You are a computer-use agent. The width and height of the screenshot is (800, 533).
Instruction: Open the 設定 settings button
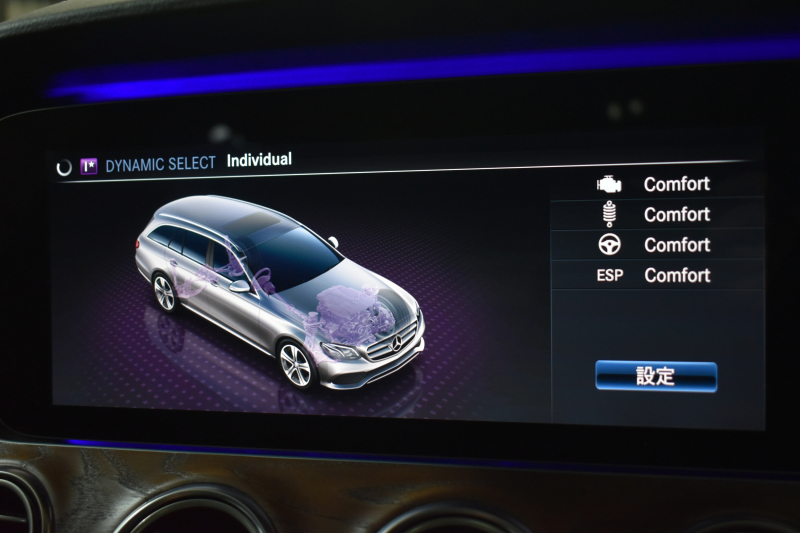coord(656,376)
